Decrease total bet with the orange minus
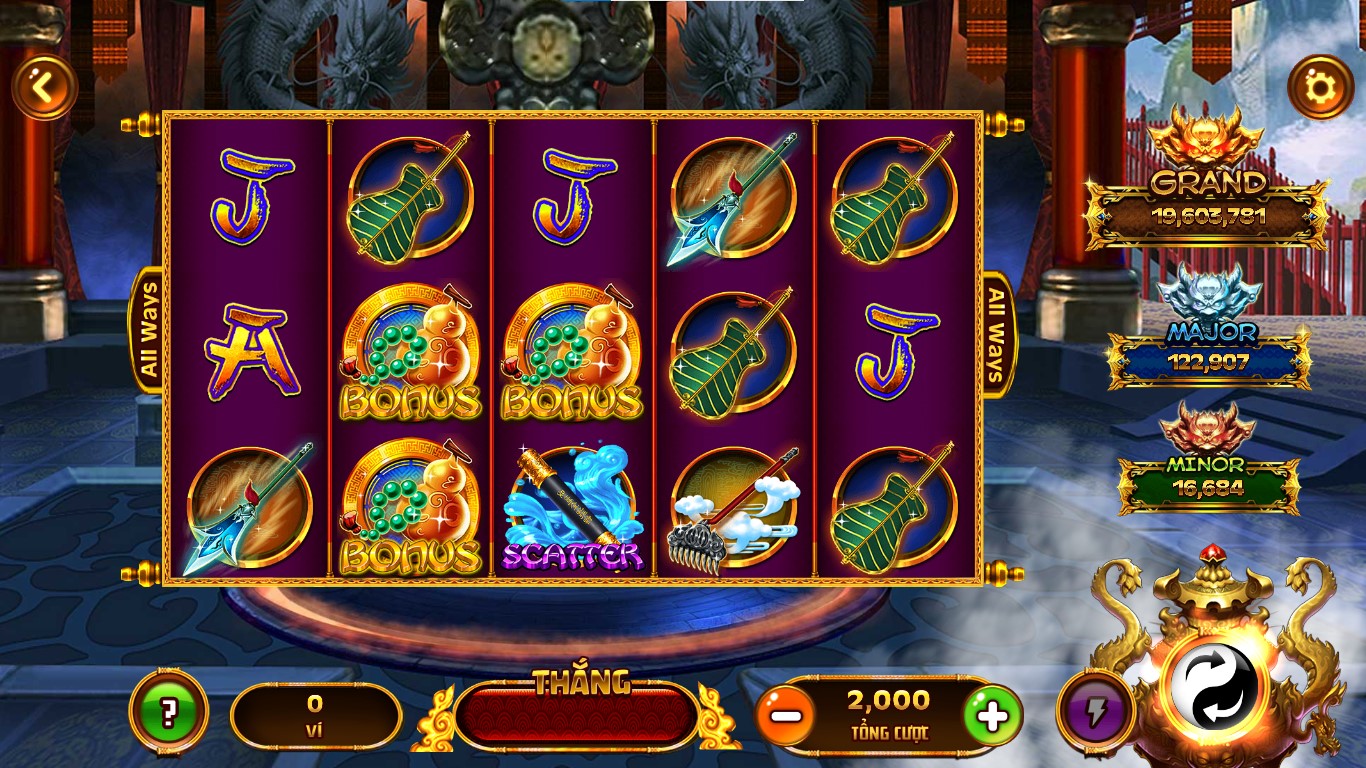1366x768 pixels. pos(785,716)
